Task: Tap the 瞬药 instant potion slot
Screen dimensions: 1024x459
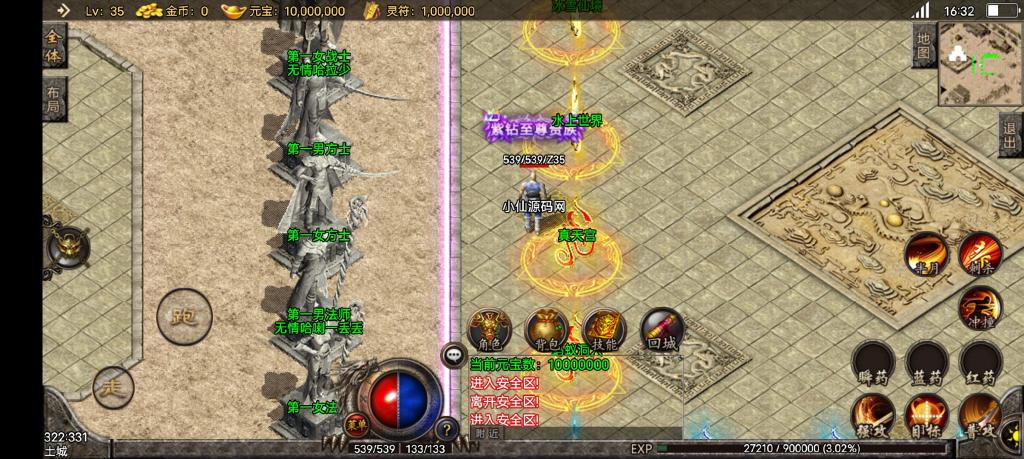Action: tap(873, 362)
